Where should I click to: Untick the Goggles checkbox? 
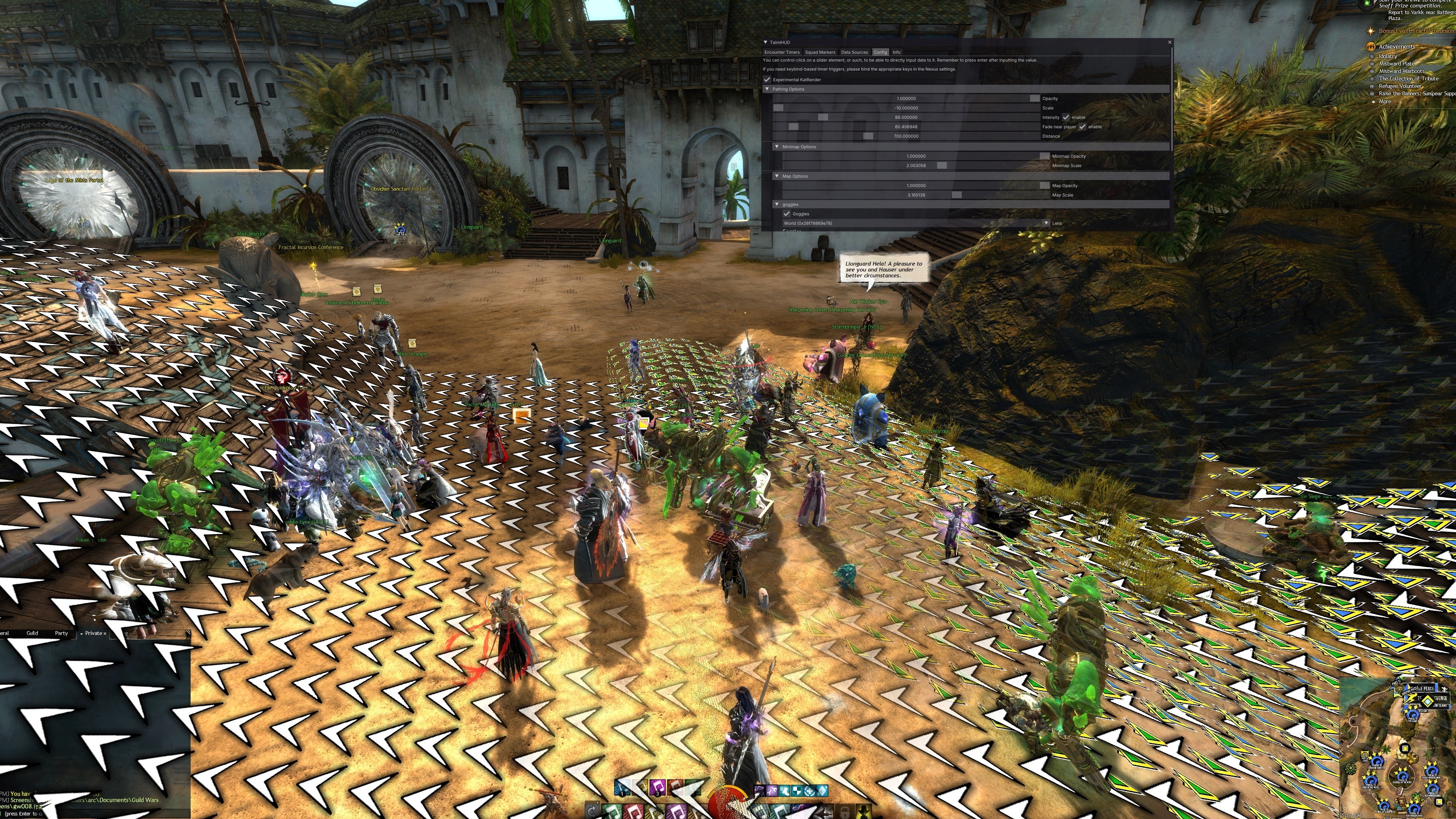(786, 214)
